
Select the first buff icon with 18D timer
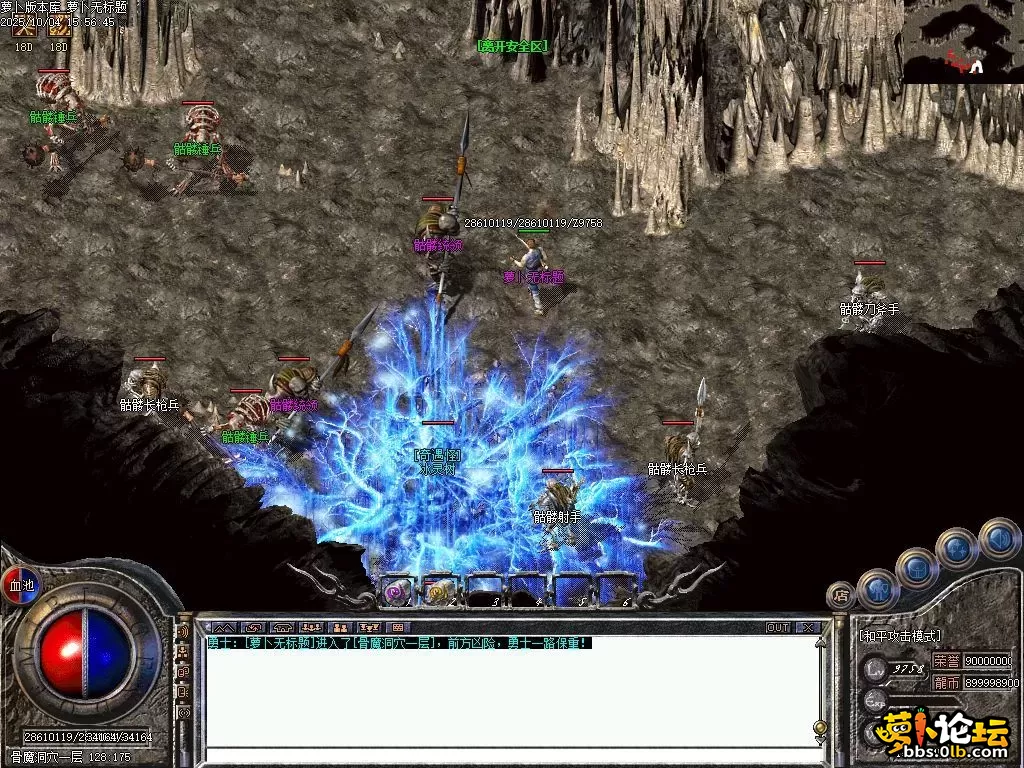pyautogui.click(x=24, y=31)
